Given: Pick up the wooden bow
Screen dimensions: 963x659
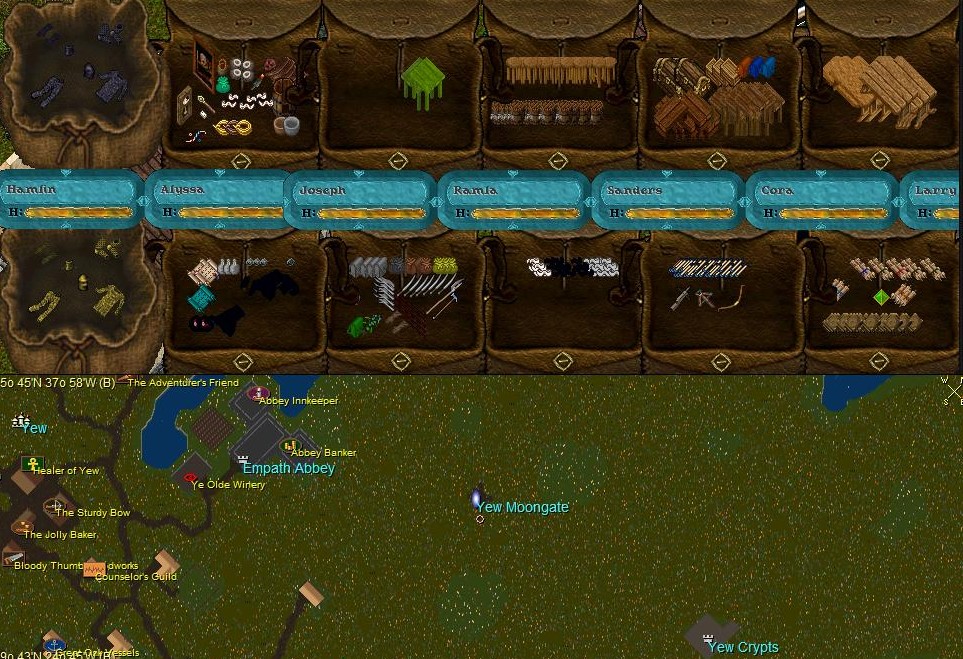Looking at the screenshot, I should click(731, 298).
